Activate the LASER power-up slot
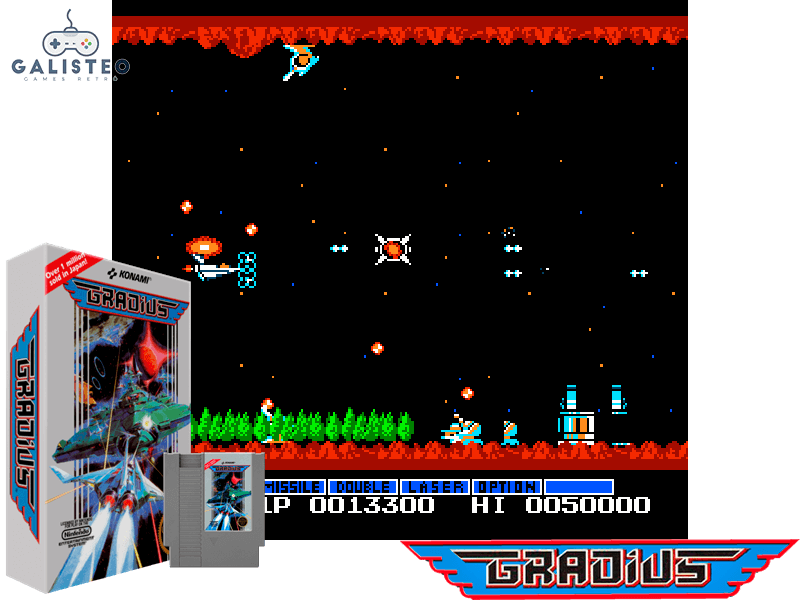 pyautogui.click(x=435, y=487)
